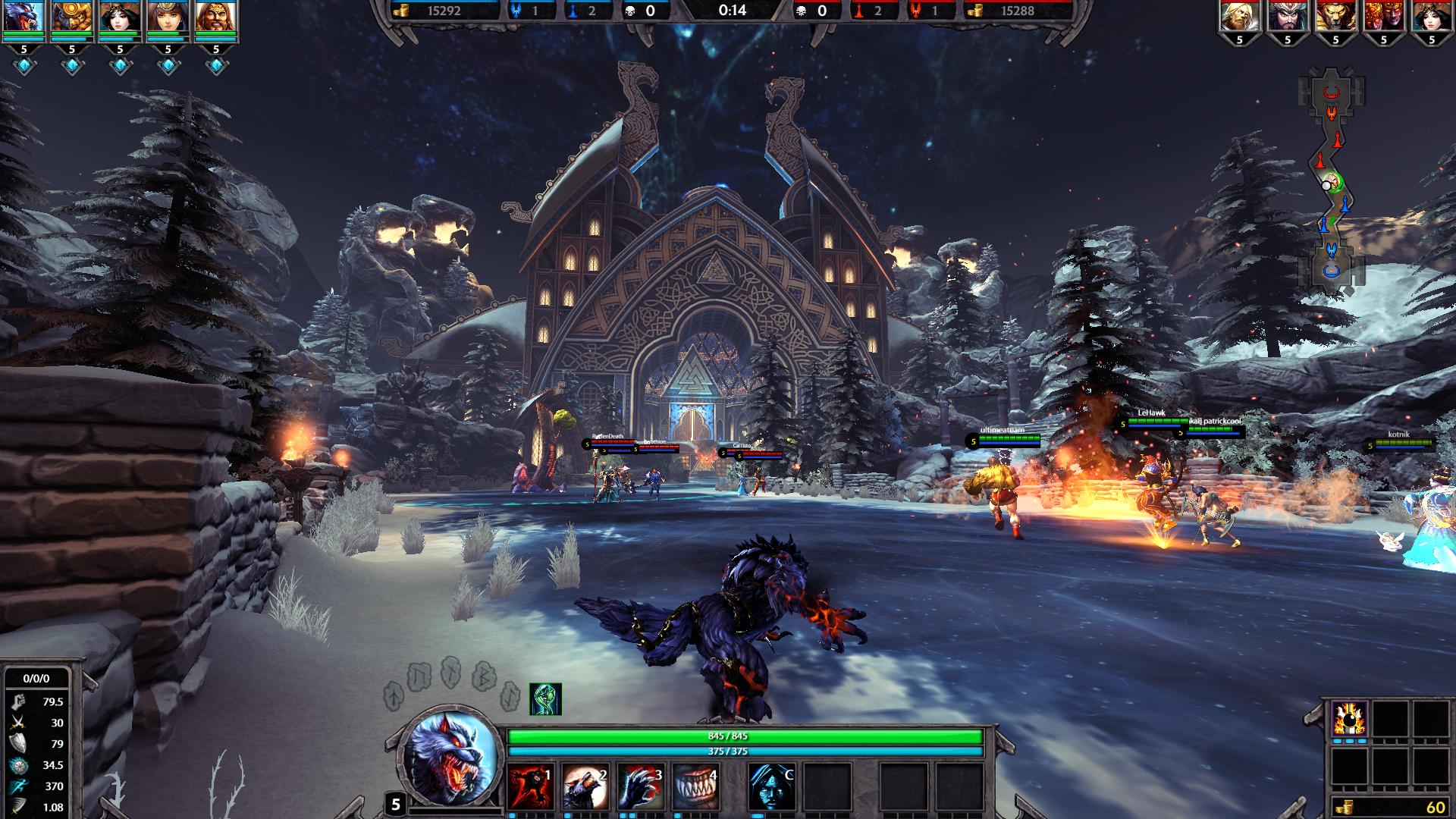Viewport: 1456px width, 819px height.
Task: Select the blue wolf ally portrait
Action: (x=24, y=18)
